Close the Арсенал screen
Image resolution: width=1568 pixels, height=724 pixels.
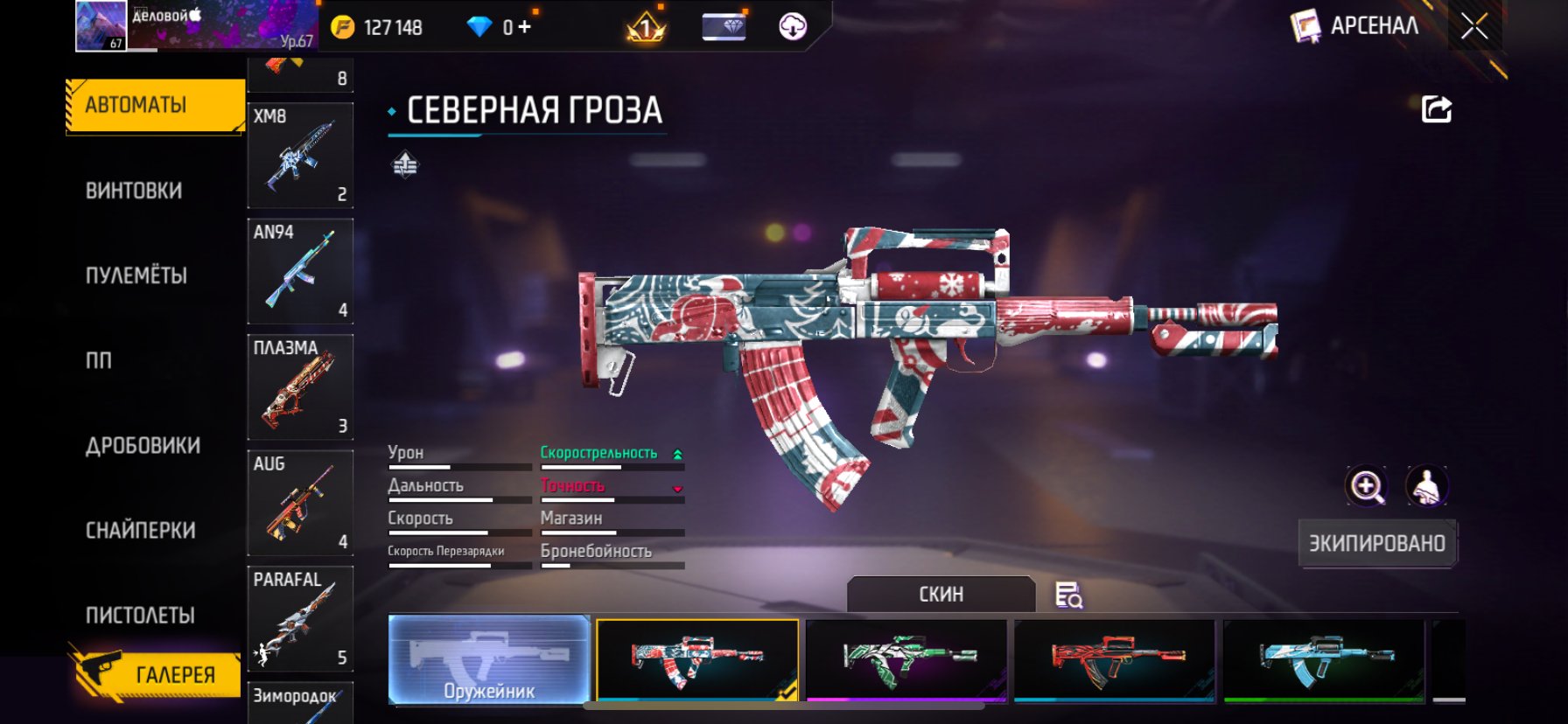1474,27
